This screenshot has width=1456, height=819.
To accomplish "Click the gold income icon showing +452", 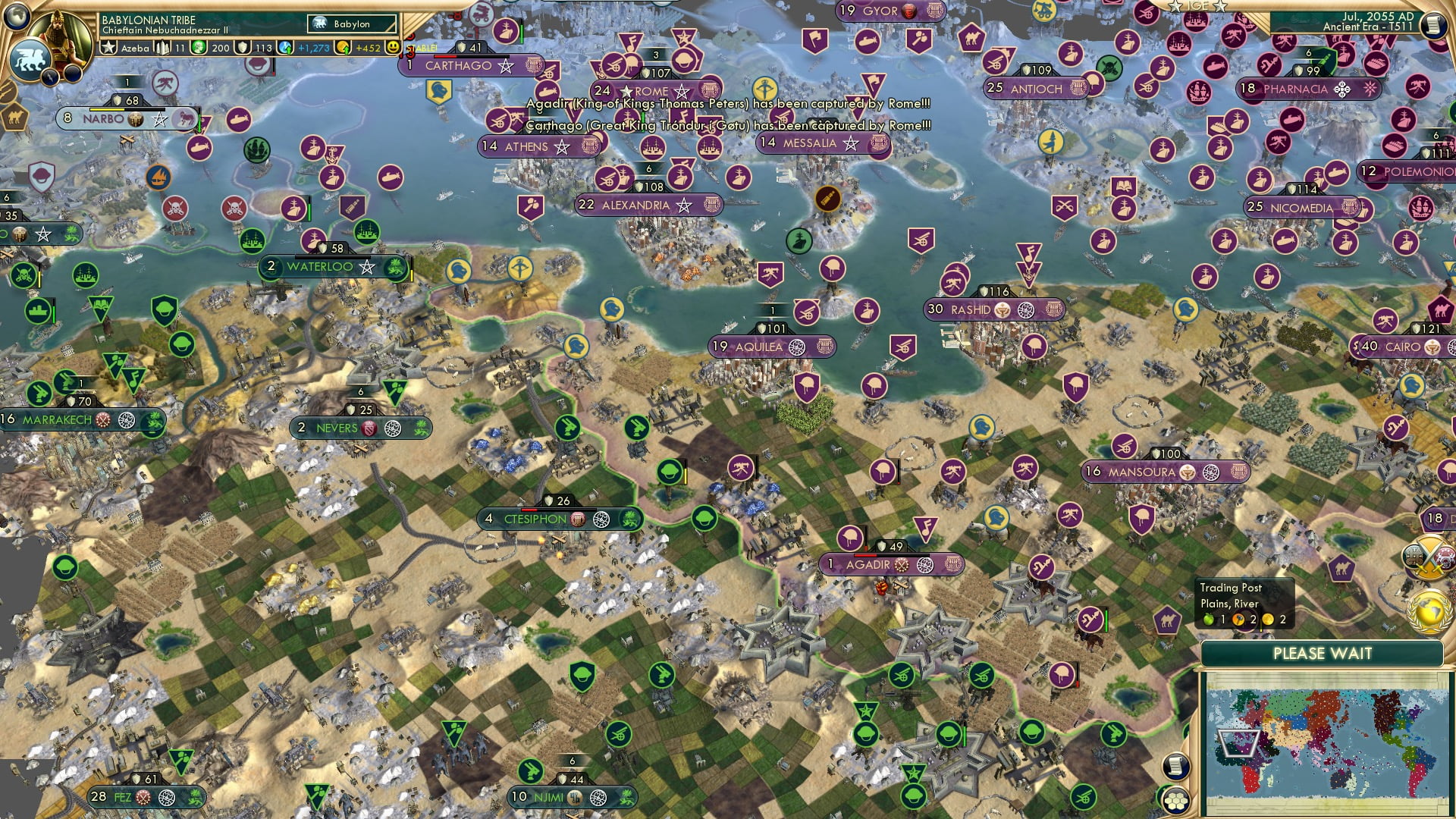I will click(x=342, y=47).
